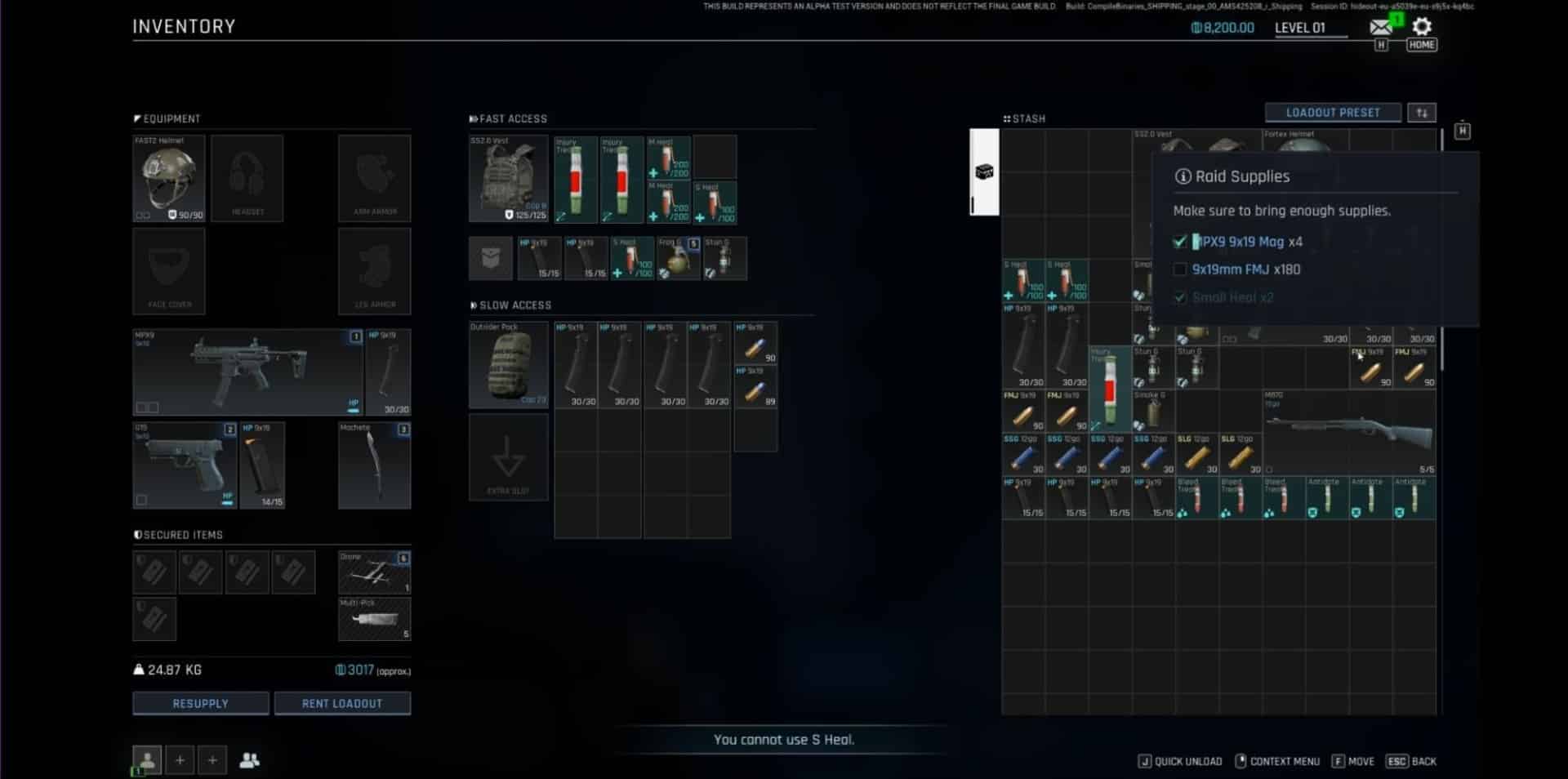Image resolution: width=1568 pixels, height=779 pixels.
Task: Uncheck the Small Heal x2 supply box
Action: coord(1181,297)
